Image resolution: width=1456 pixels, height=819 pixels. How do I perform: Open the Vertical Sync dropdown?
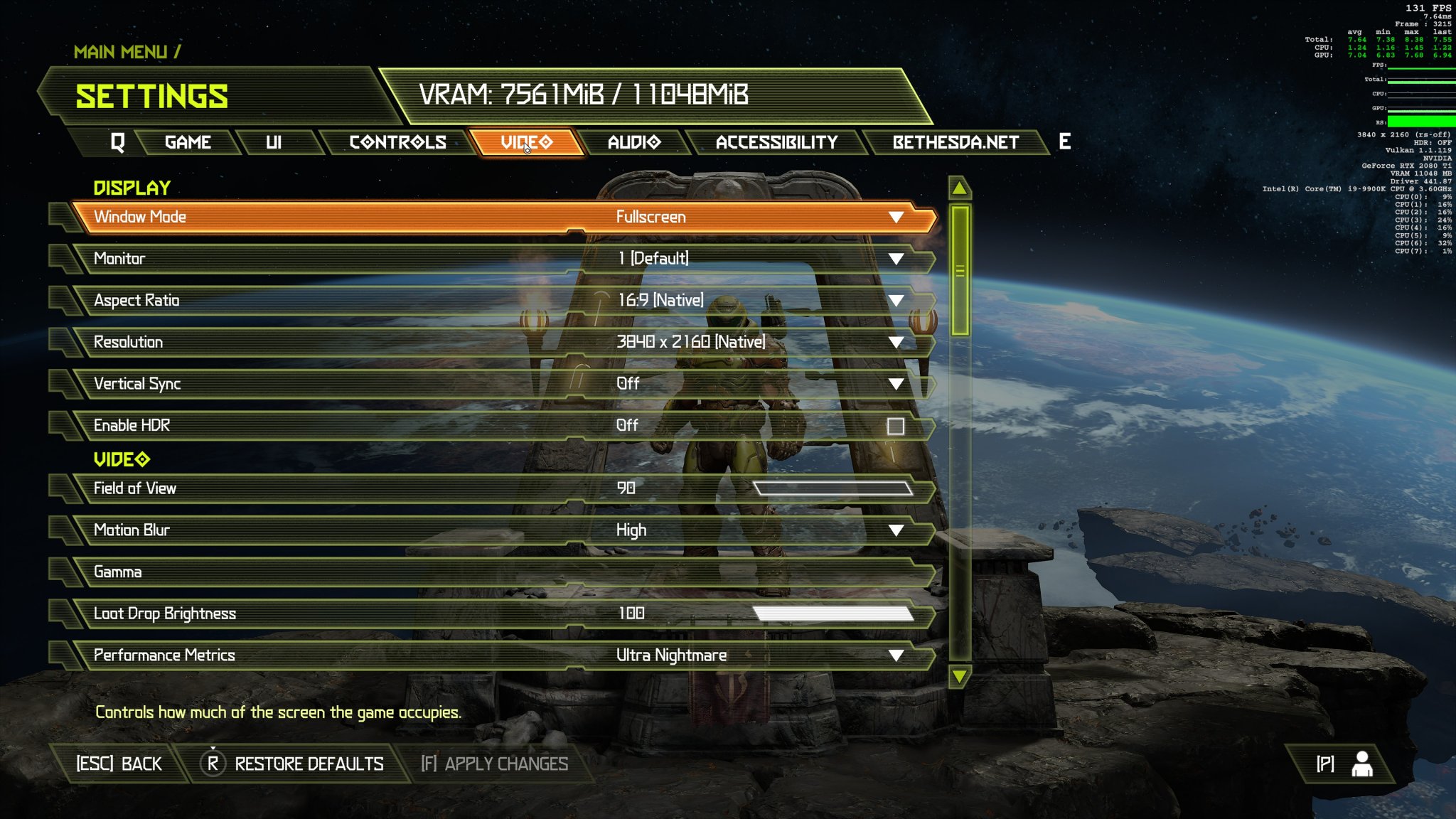(x=897, y=383)
